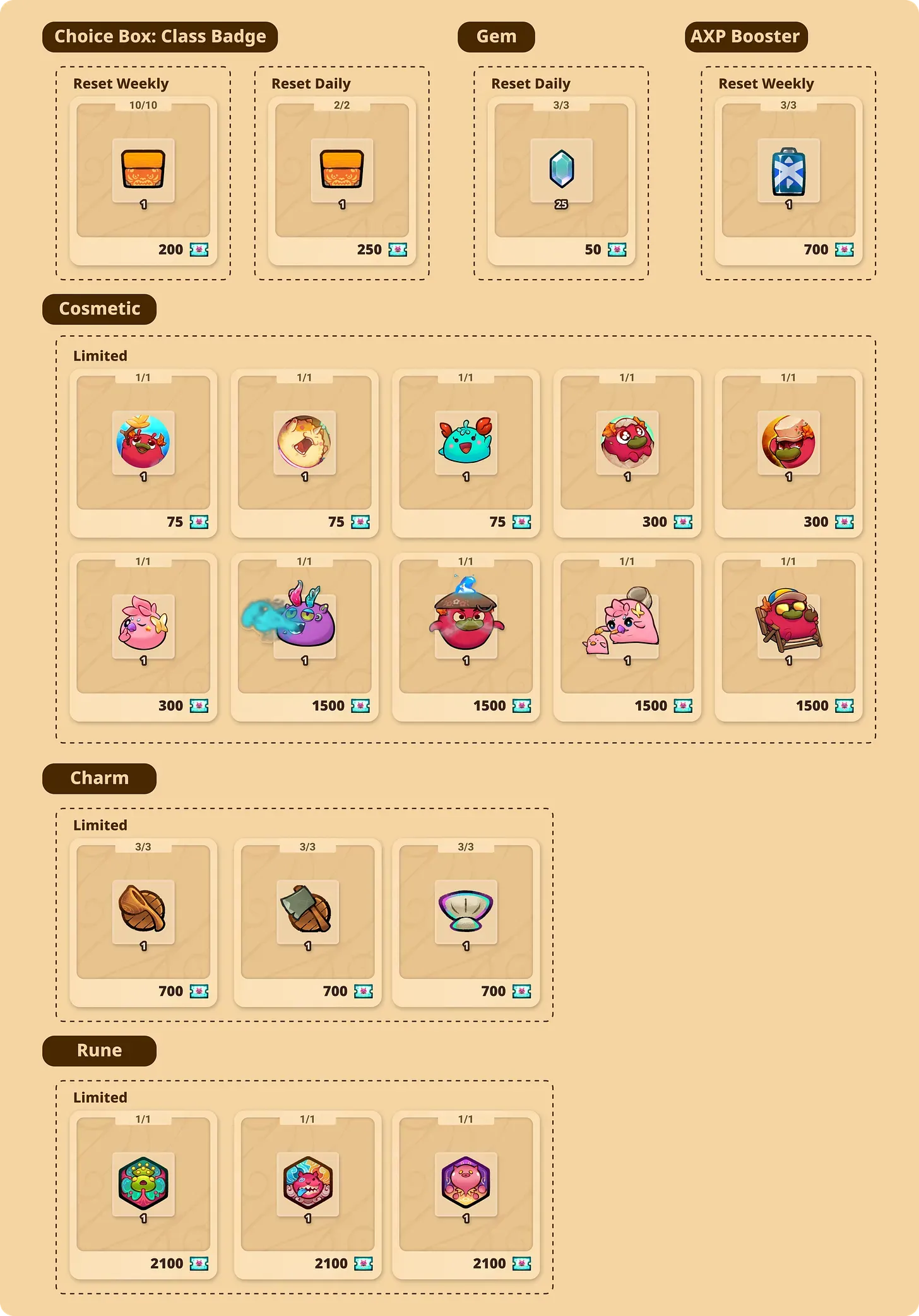Select the blue Gem item in Reset Daily
Screen dimensions: 919x1316
pyautogui.click(x=562, y=170)
